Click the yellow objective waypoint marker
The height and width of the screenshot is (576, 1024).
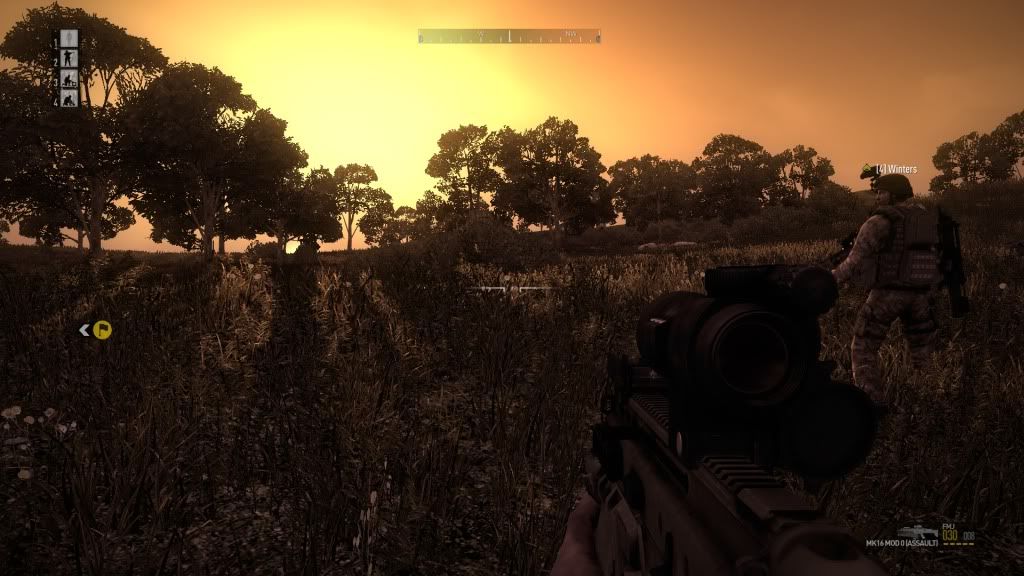(x=102, y=329)
